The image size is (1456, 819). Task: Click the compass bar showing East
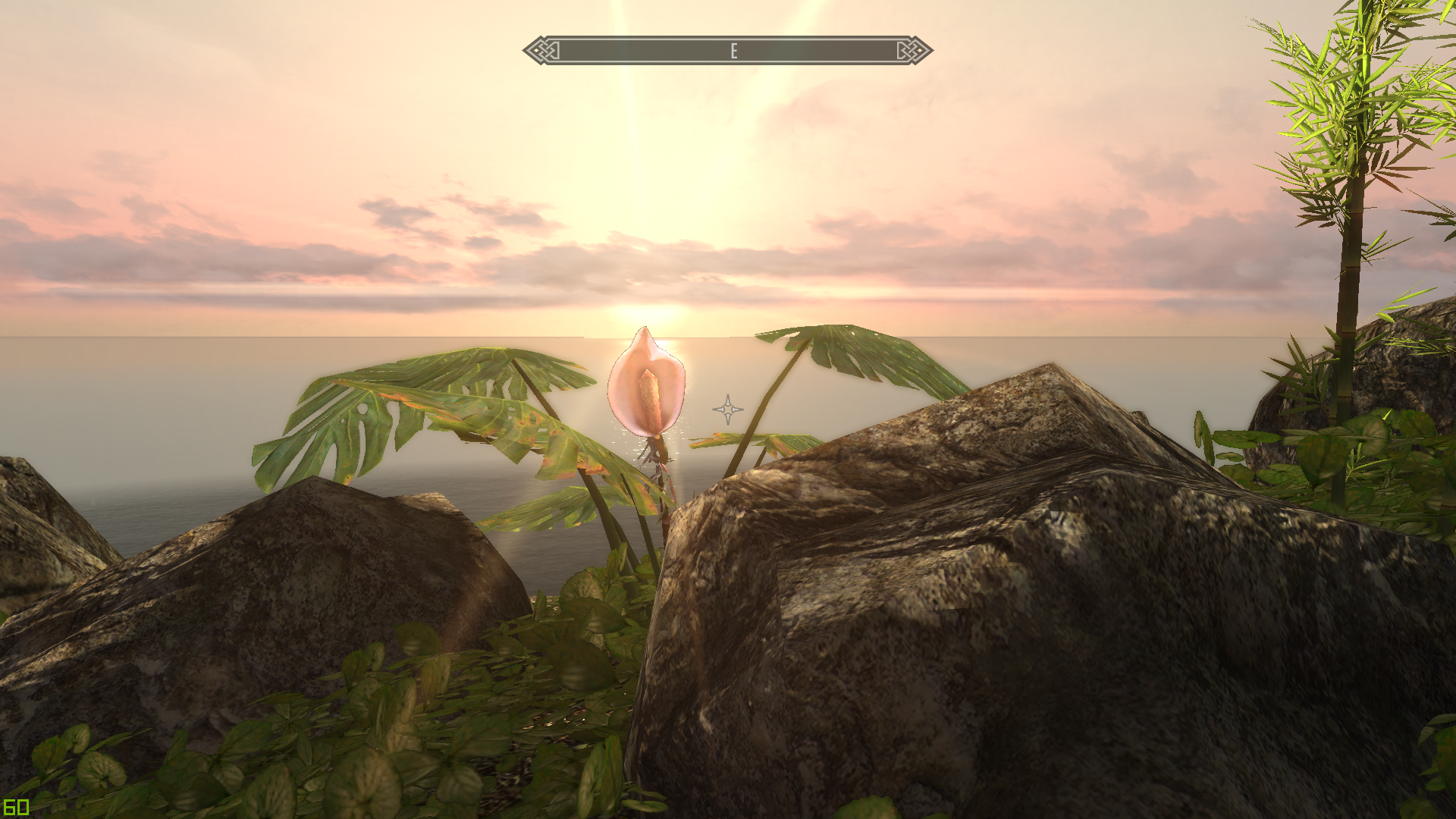click(728, 51)
